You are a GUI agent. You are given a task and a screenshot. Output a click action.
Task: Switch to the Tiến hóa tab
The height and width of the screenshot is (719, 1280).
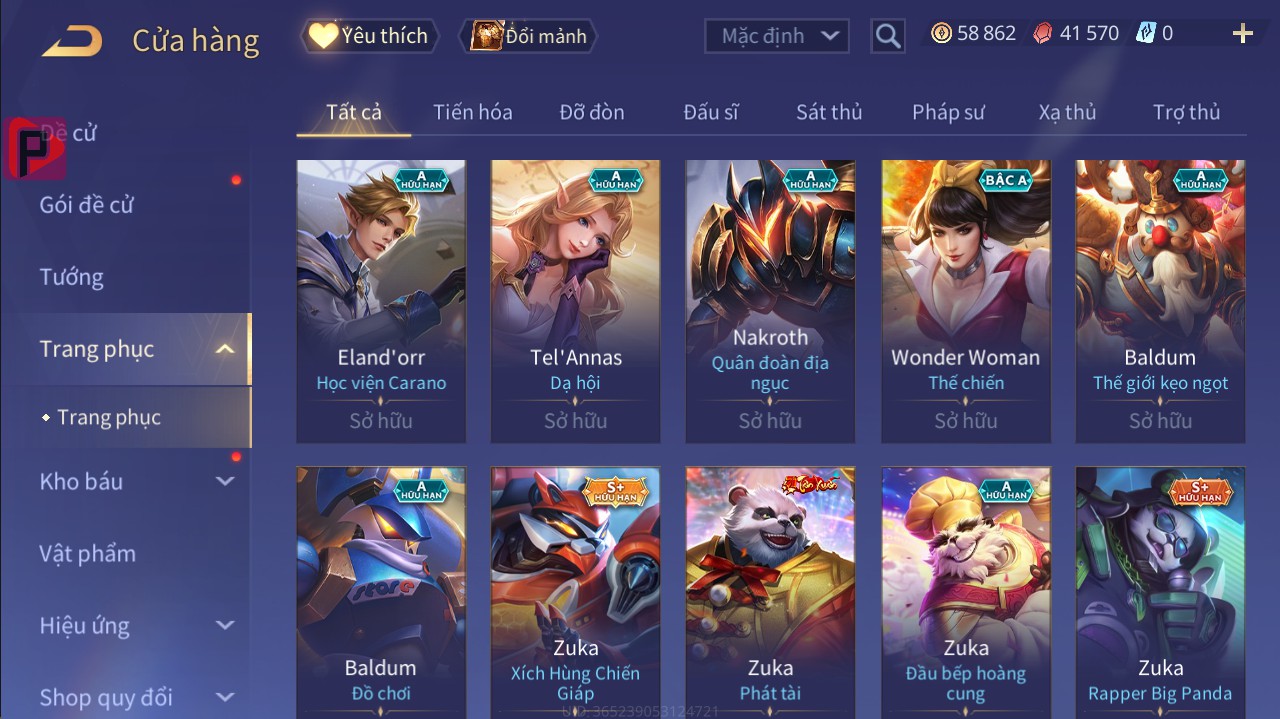pos(472,112)
